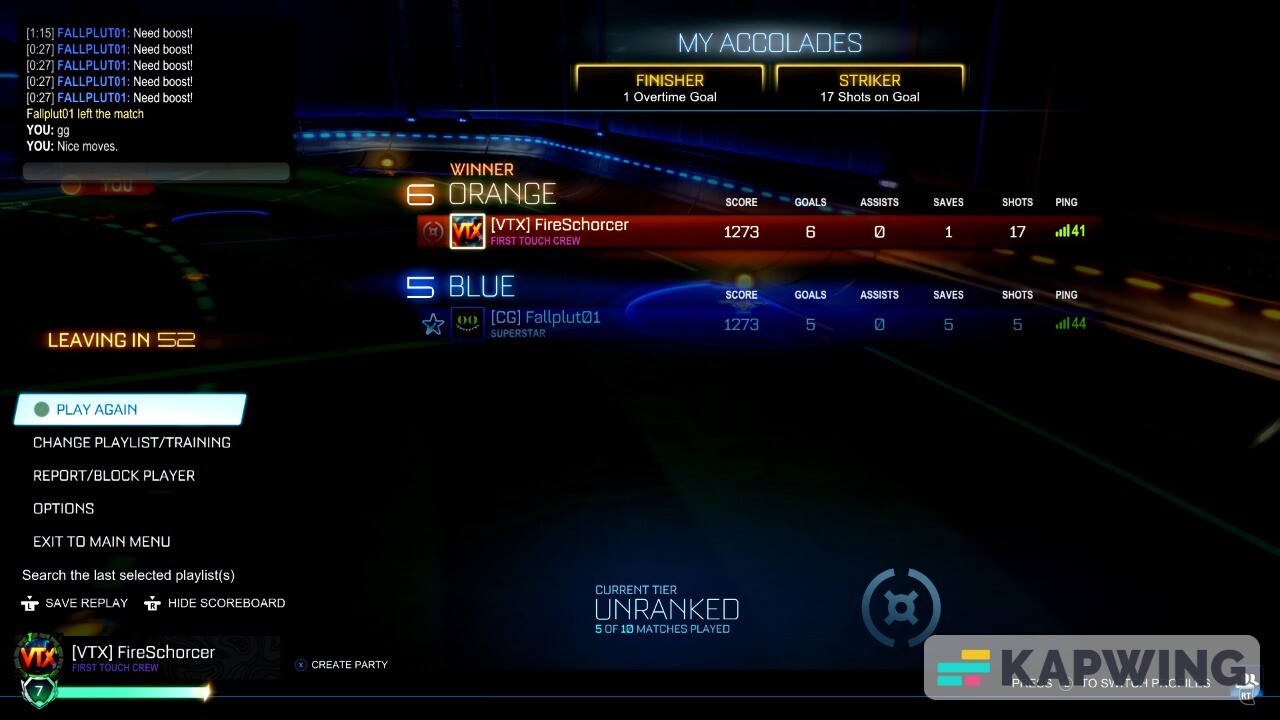Click Fallplut01's smiley face player avatar
The image size is (1280, 720).
(467, 323)
